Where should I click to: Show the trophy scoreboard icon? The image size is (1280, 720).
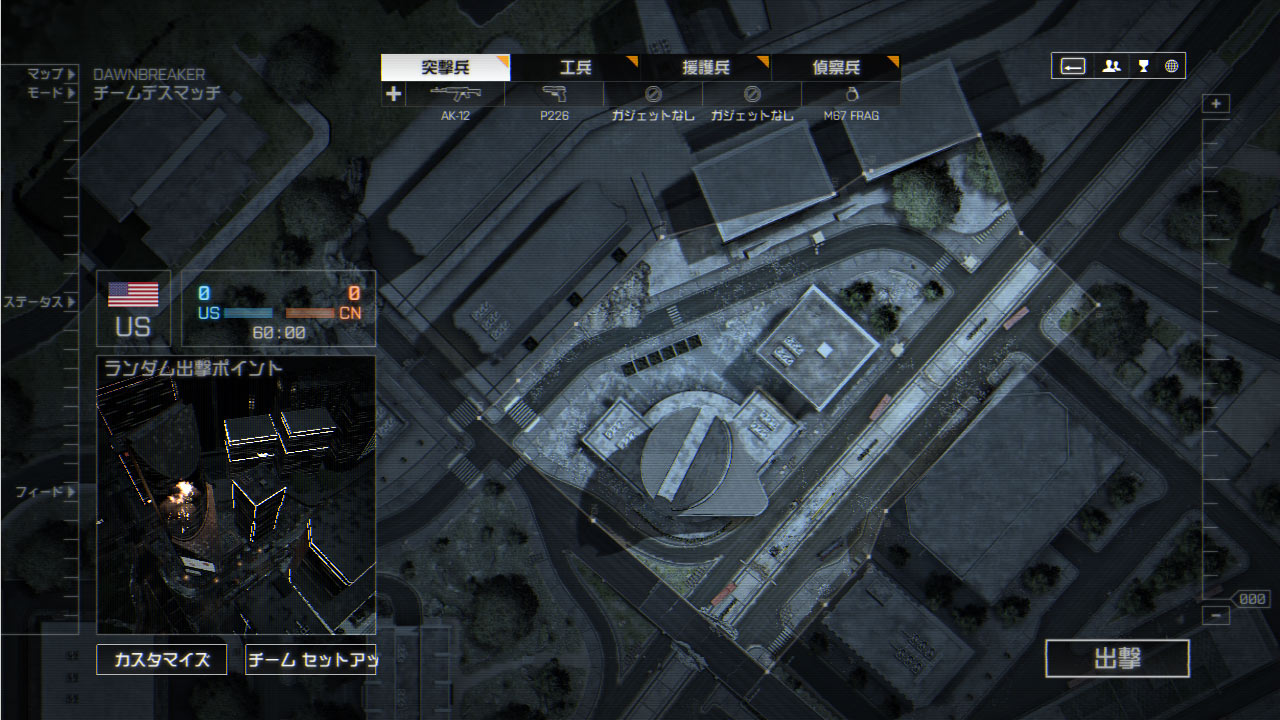(x=1143, y=66)
